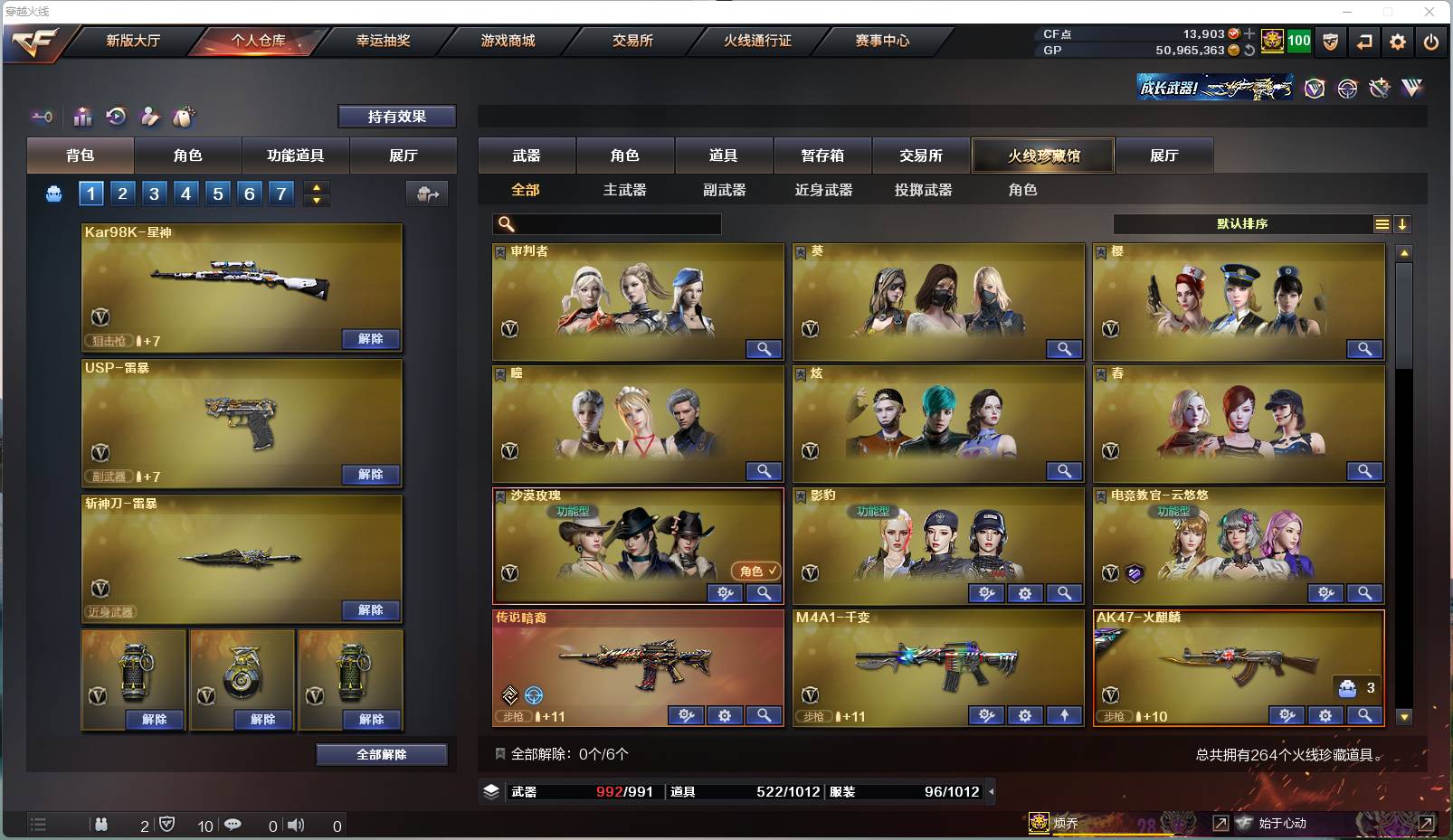Click 解除 on the Kar98K-星神 item

[368, 338]
